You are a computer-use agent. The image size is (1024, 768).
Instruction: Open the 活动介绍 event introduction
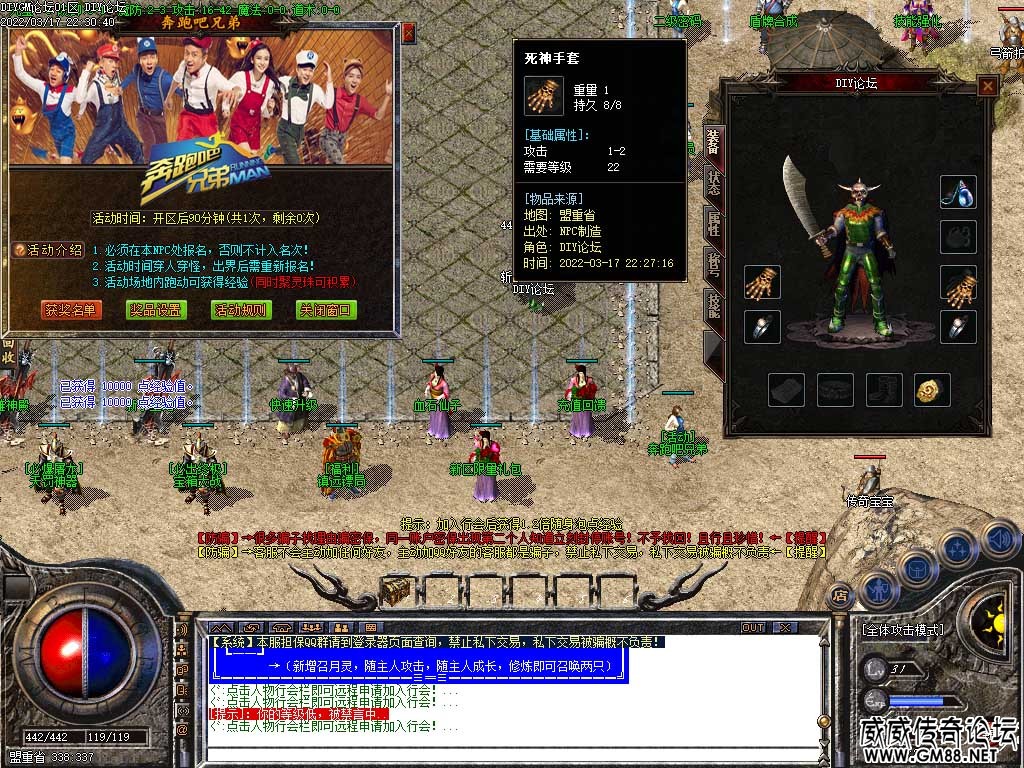[x=48, y=250]
